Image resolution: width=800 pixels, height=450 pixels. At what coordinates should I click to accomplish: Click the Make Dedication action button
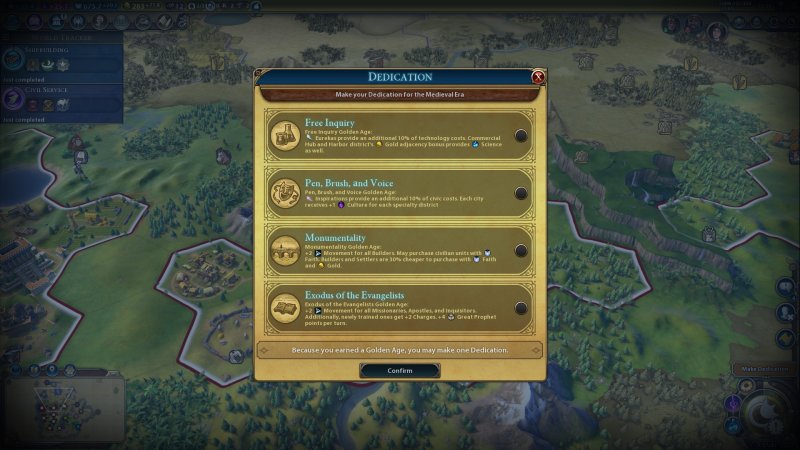[x=765, y=369]
